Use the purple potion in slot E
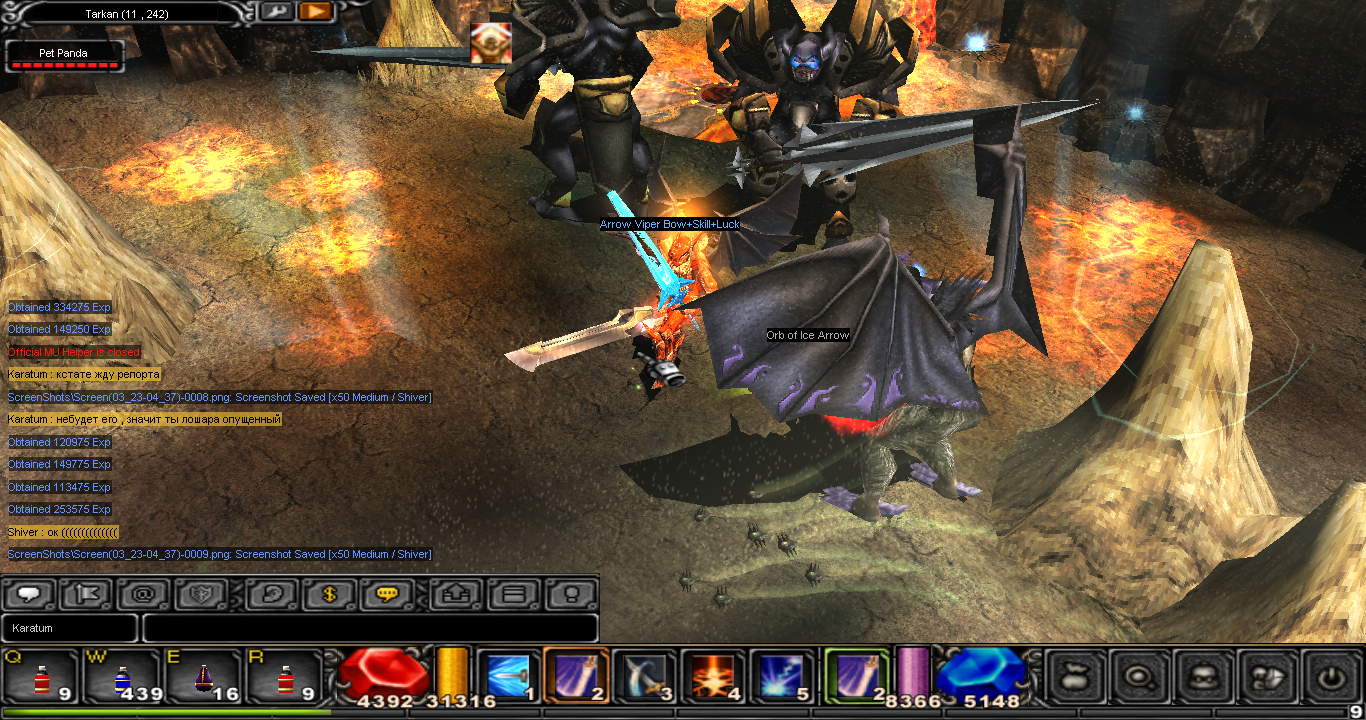 [x=203, y=677]
